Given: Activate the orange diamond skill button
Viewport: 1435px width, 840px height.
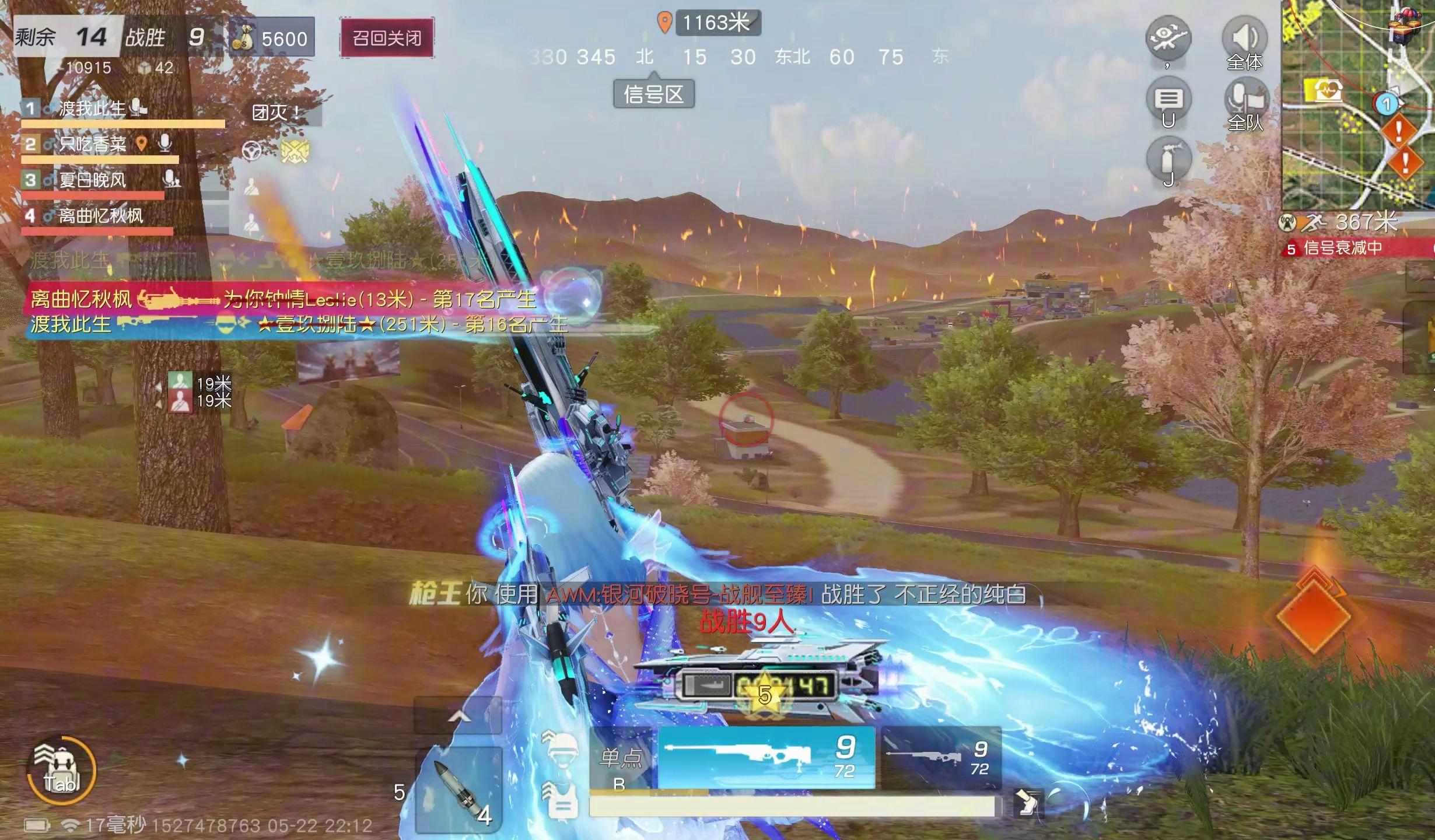Looking at the screenshot, I should click(1314, 615).
